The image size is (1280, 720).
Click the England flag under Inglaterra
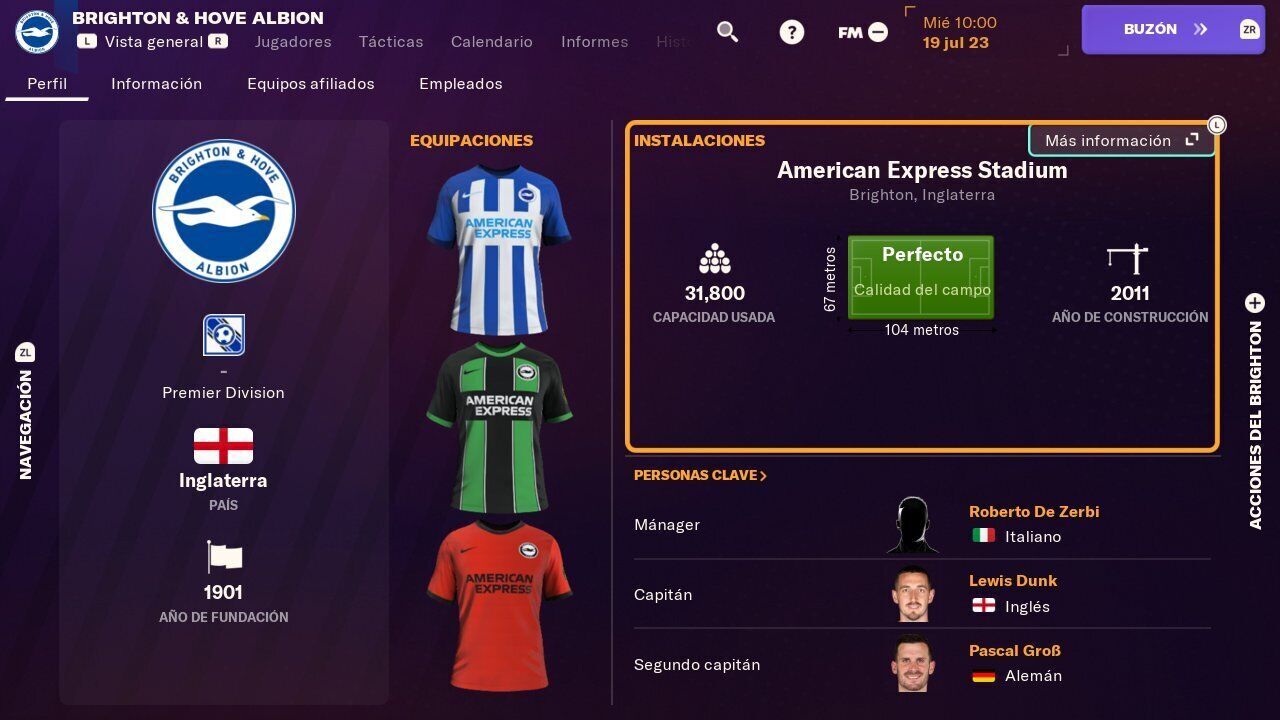[223, 446]
